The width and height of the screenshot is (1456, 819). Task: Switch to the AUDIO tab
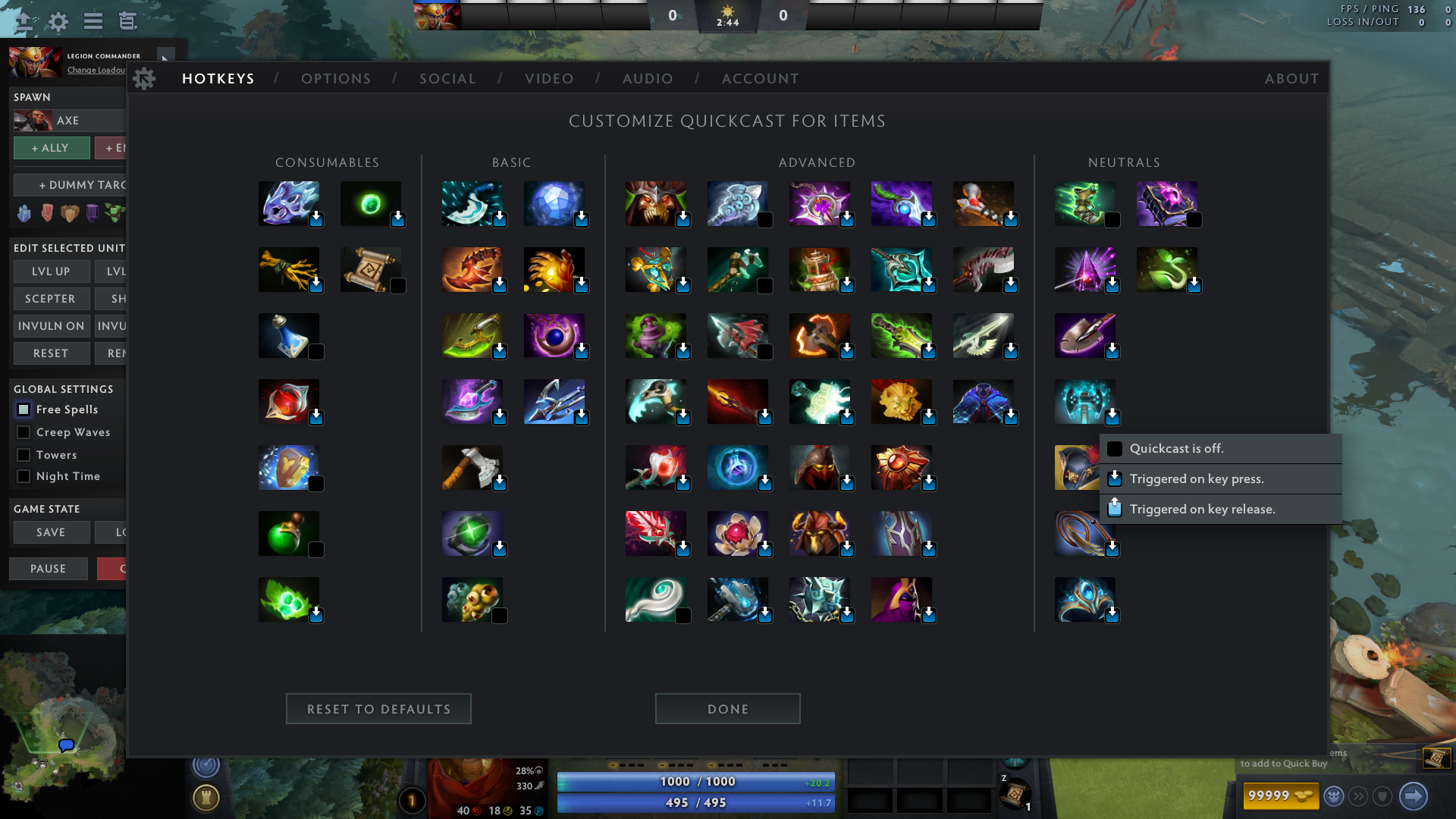click(x=648, y=78)
